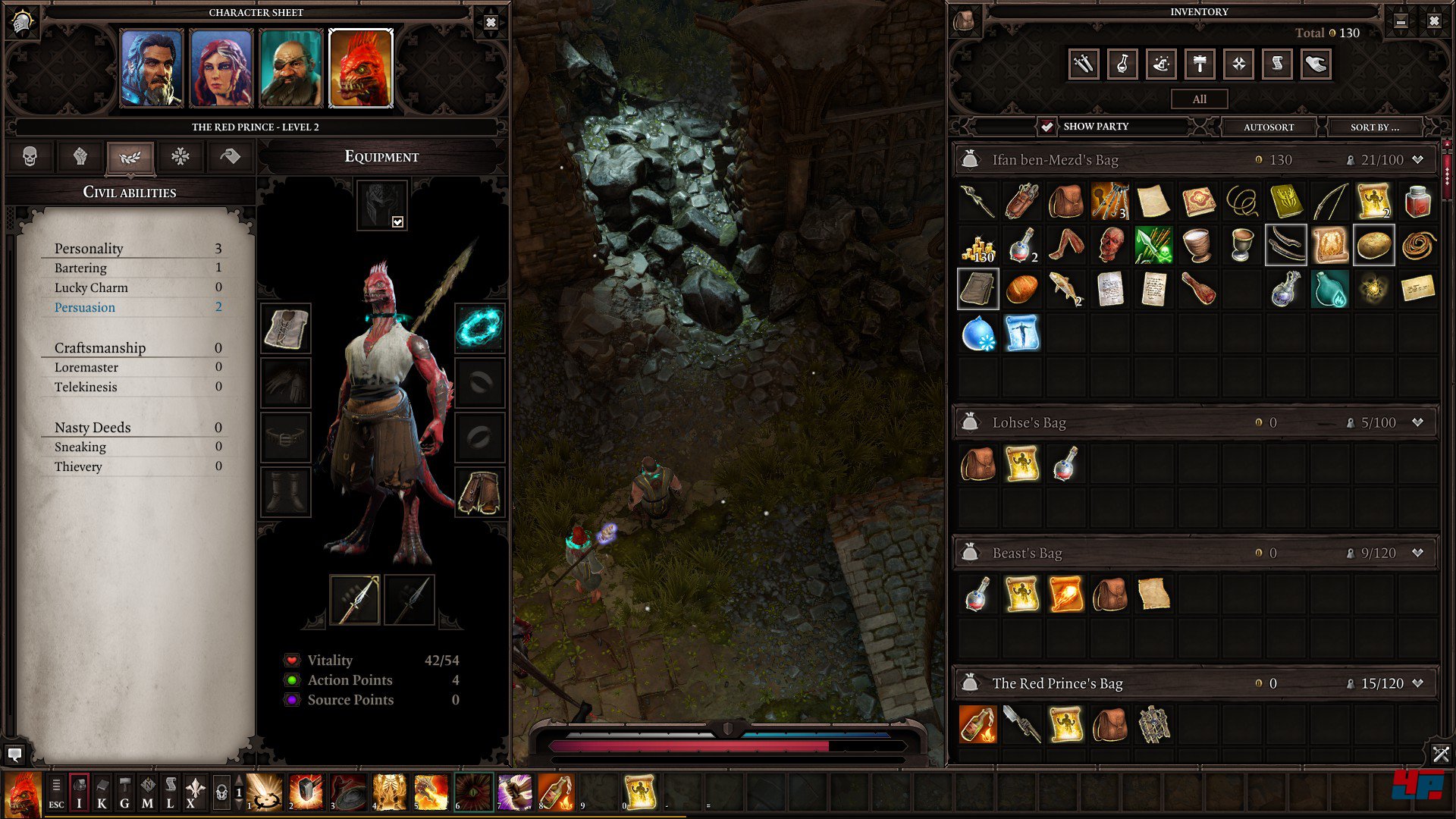
Task: Toggle helmet visibility checkbox
Action: coord(397,221)
